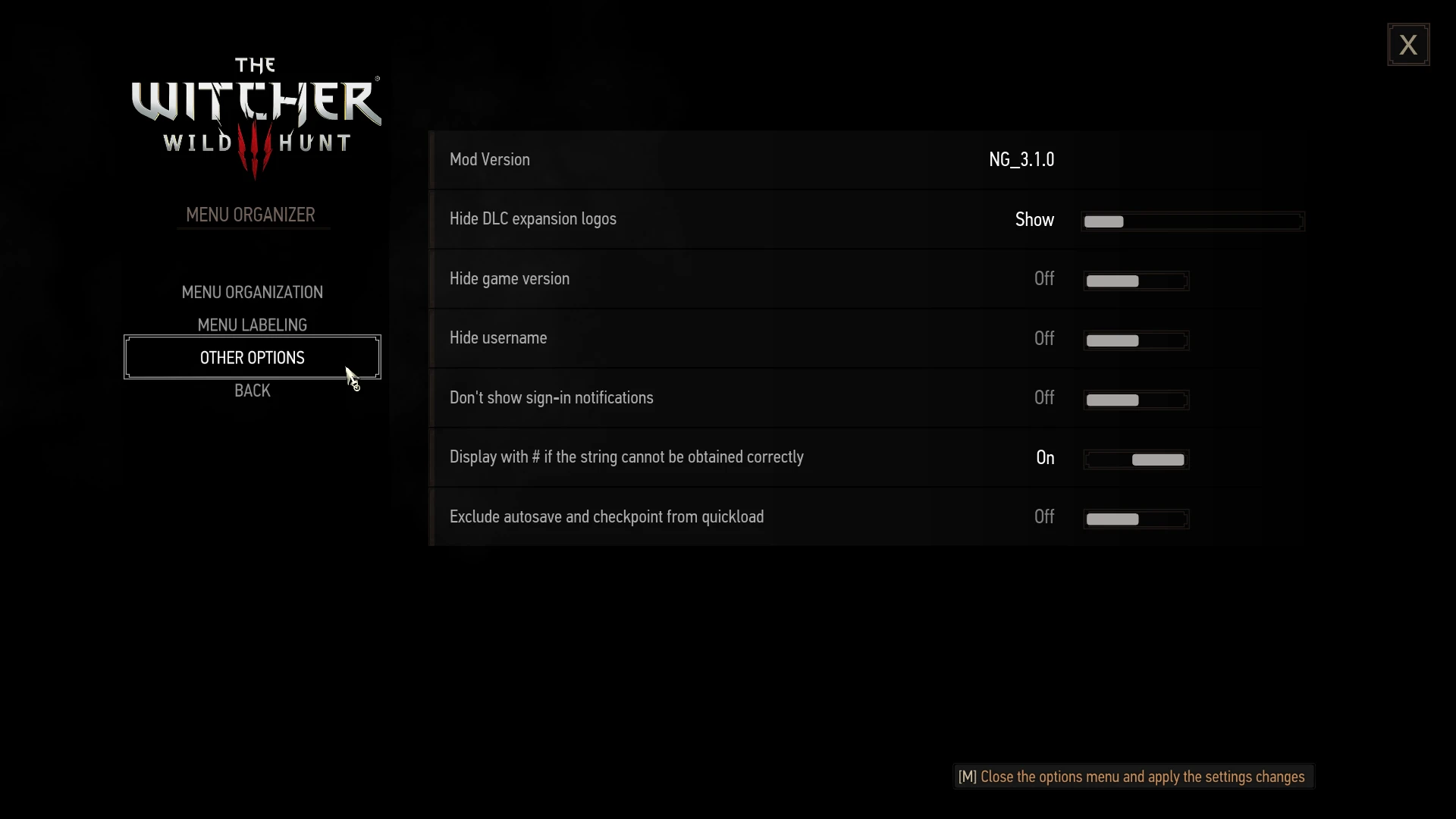Image resolution: width=1456 pixels, height=819 pixels.
Task: Select the Other Options entry
Action: 252,357
